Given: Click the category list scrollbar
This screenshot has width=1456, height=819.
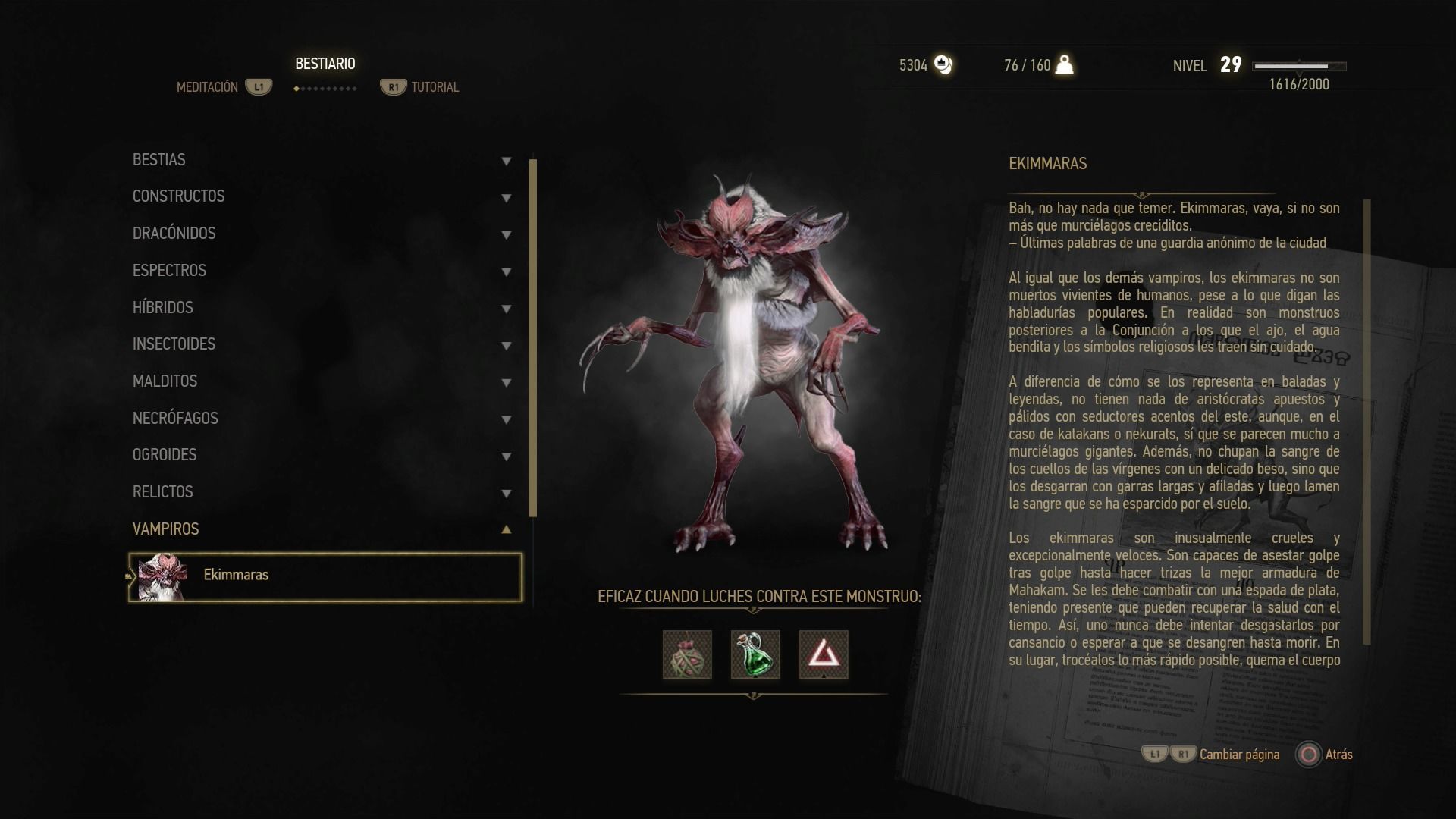Looking at the screenshot, I should (533, 337).
